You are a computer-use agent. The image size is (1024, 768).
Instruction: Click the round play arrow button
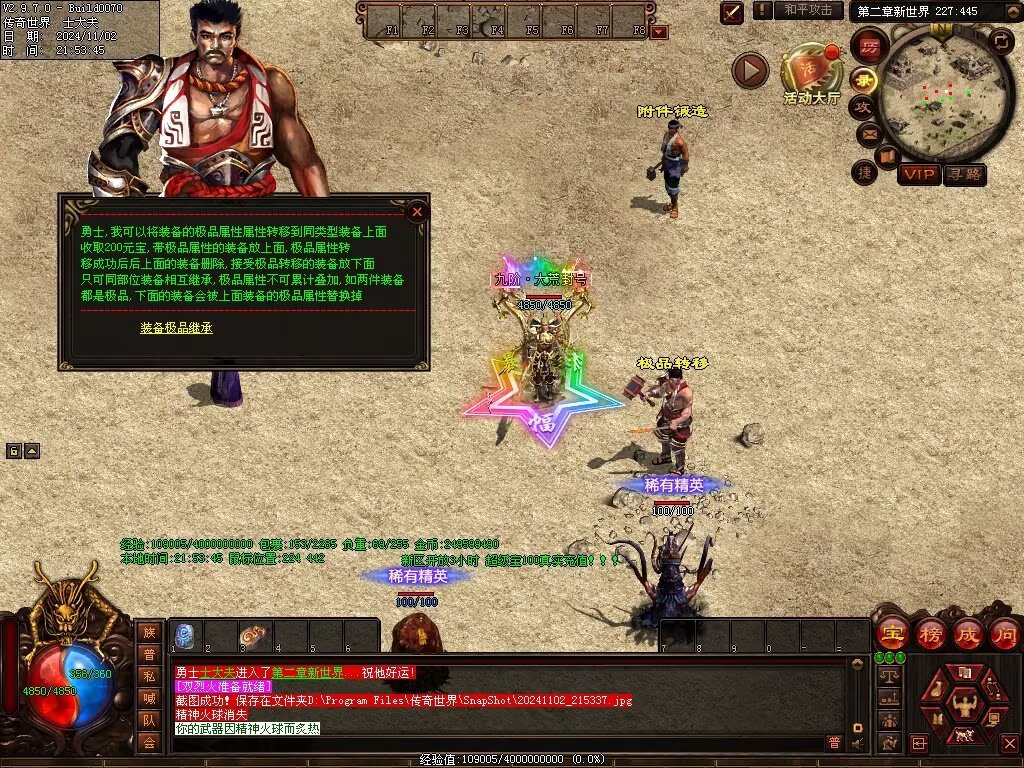(x=750, y=69)
